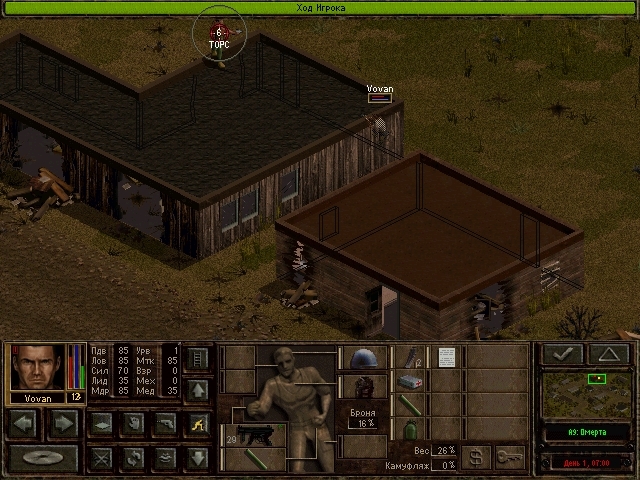Pick the ammo magazine inventory slot
Viewport: 640px width, 480px height.
point(410,357)
